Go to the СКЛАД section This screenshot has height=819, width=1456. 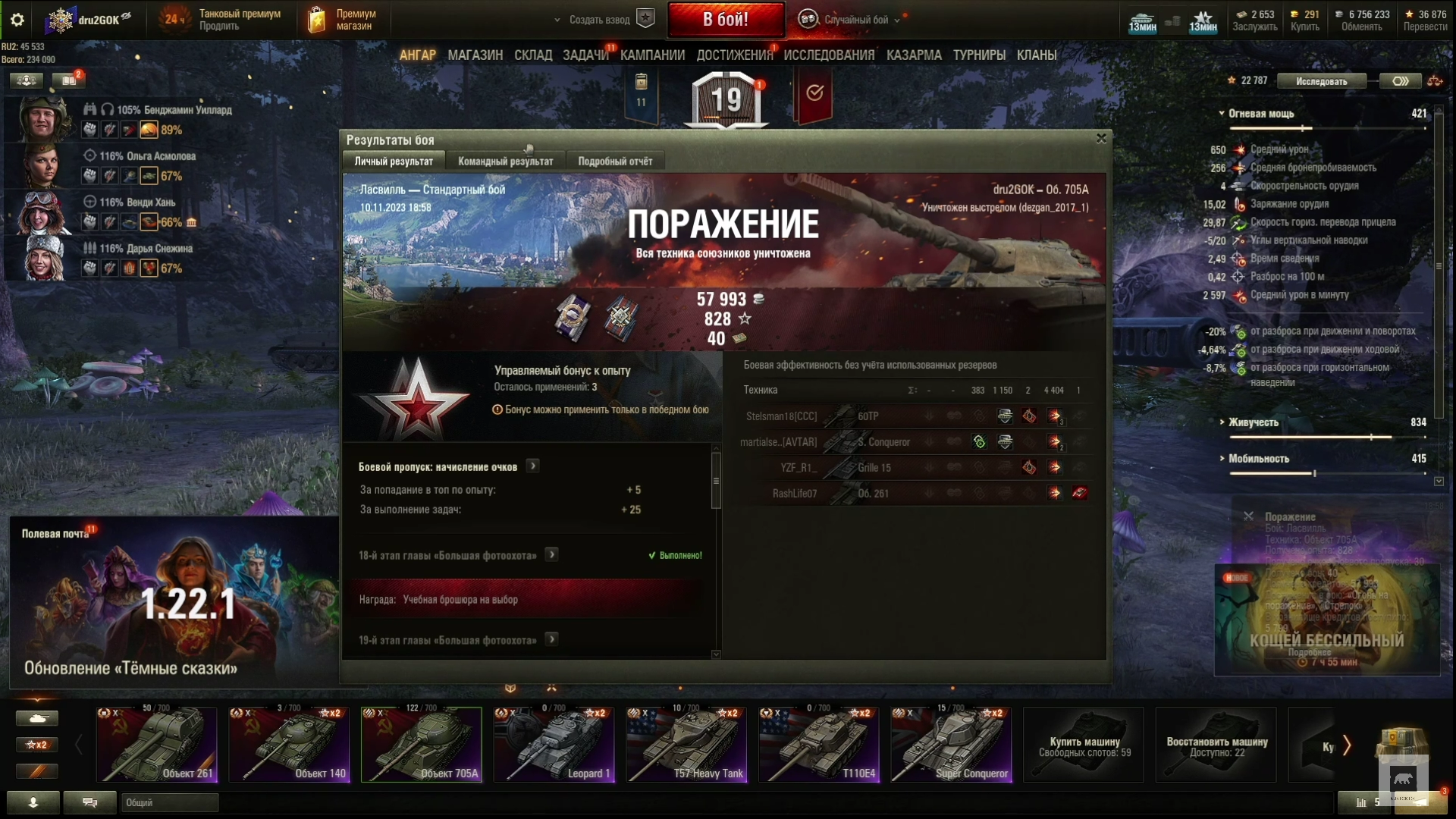[x=532, y=55]
